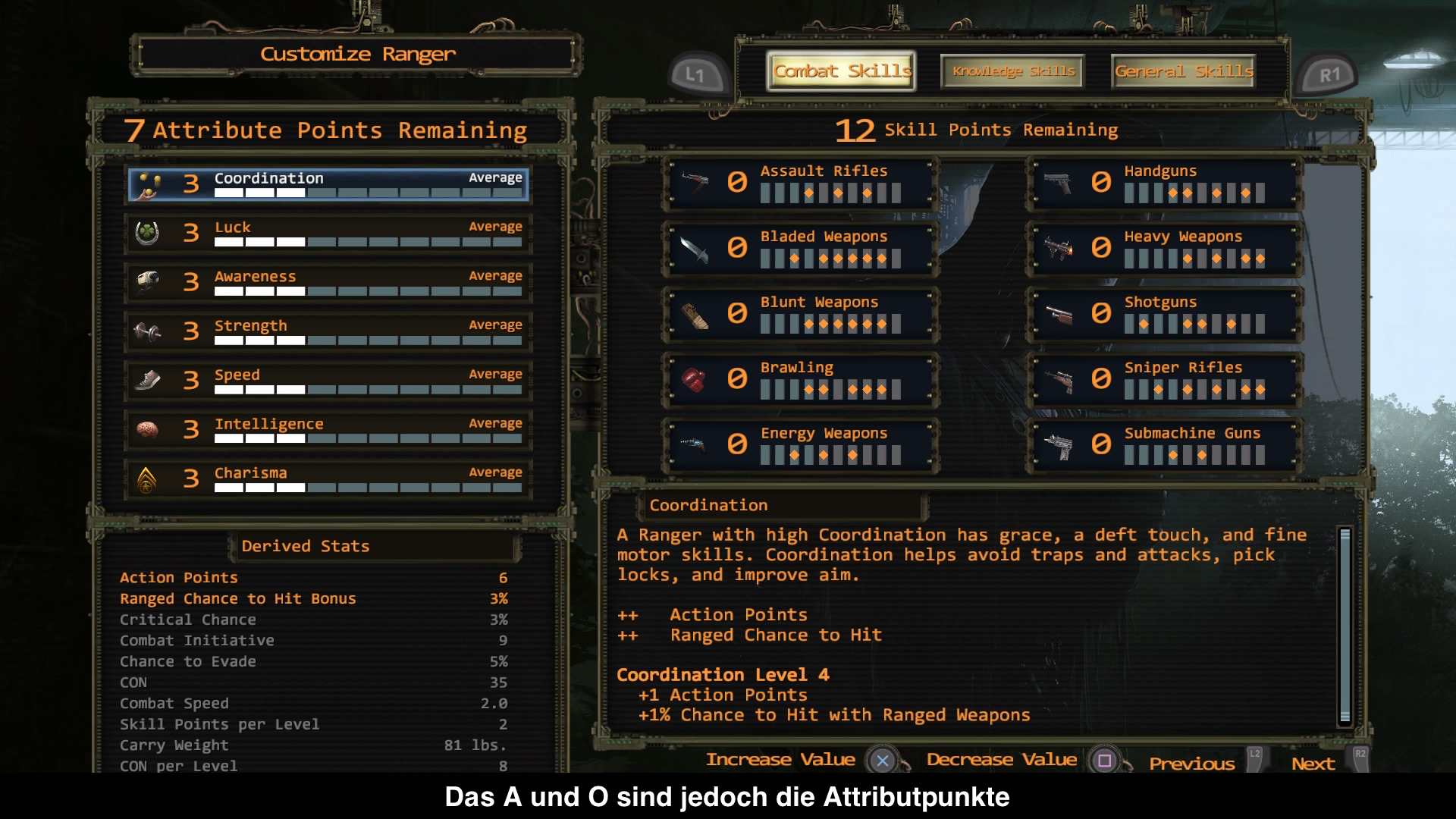Select the Awareness attribute
Viewport: 1456px width, 819px height.
pyautogui.click(x=328, y=283)
